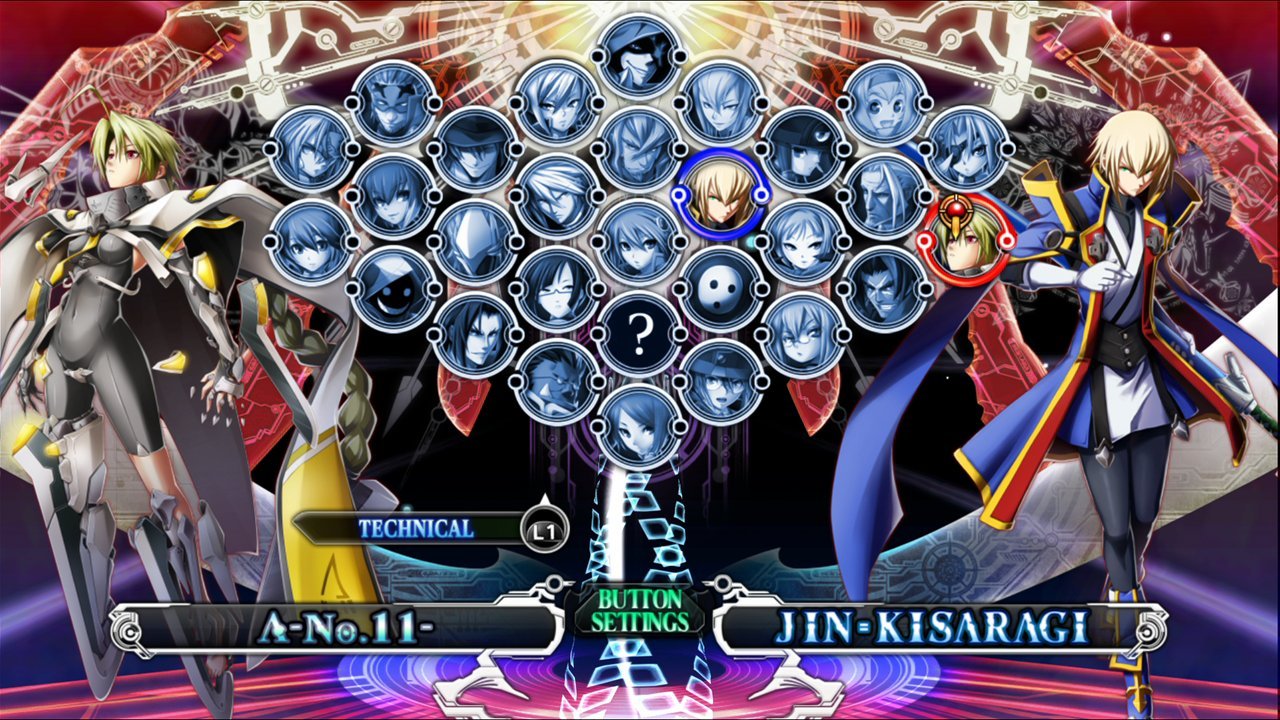This screenshot has width=1280, height=720.
Task: Pick Hazama's hooded portrait at the top
Action: (640, 55)
